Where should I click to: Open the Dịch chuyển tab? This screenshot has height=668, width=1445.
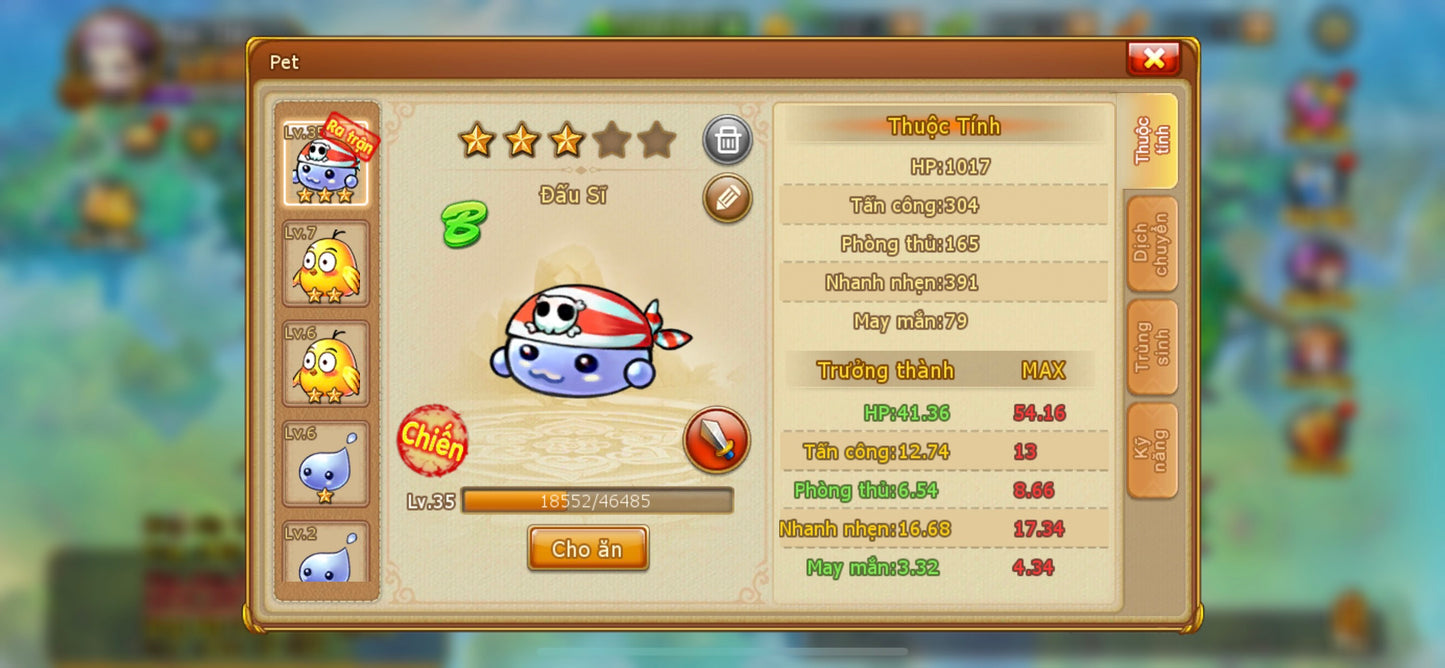click(1151, 244)
